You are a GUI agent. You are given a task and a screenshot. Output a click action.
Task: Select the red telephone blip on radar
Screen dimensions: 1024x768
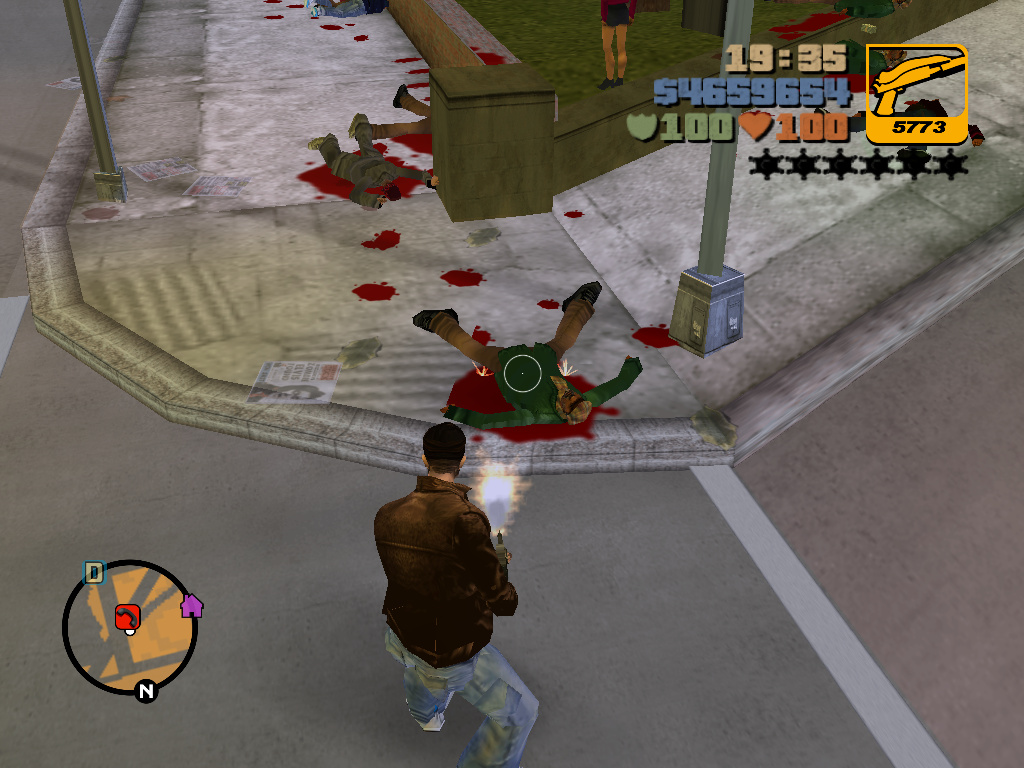[126, 617]
